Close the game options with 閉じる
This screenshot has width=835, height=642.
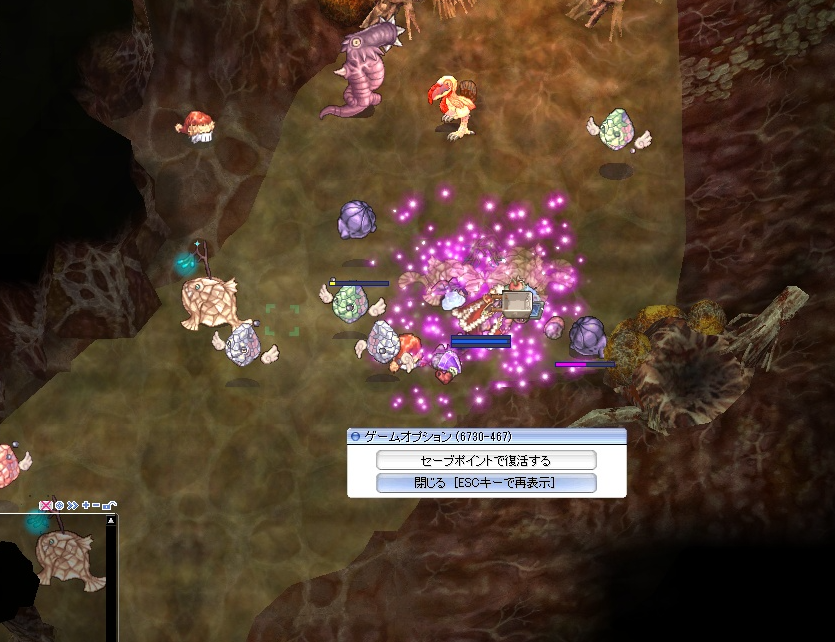(x=486, y=483)
